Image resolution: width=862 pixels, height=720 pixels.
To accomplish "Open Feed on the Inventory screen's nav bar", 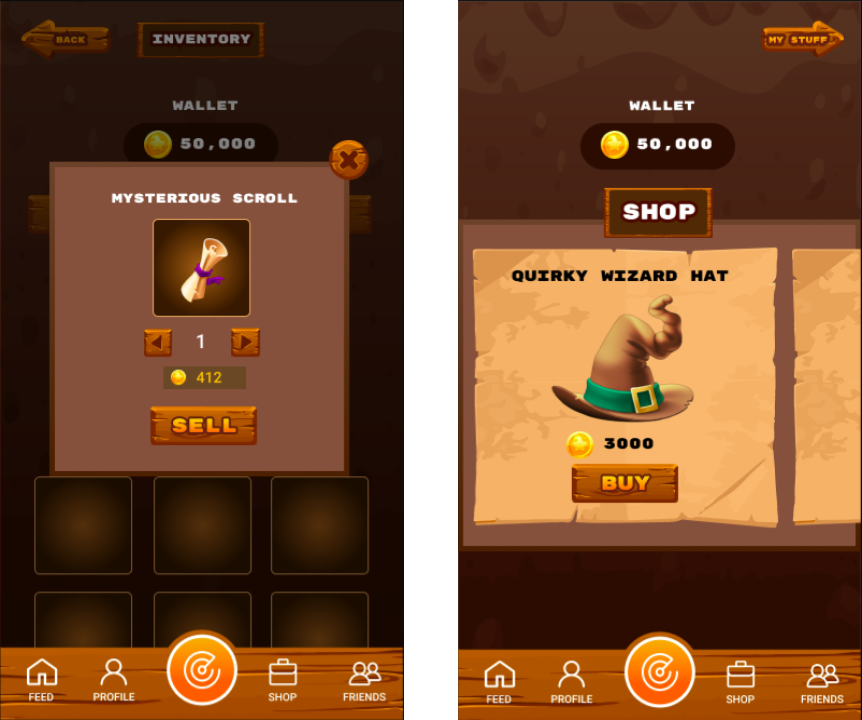I will (x=41, y=680).
